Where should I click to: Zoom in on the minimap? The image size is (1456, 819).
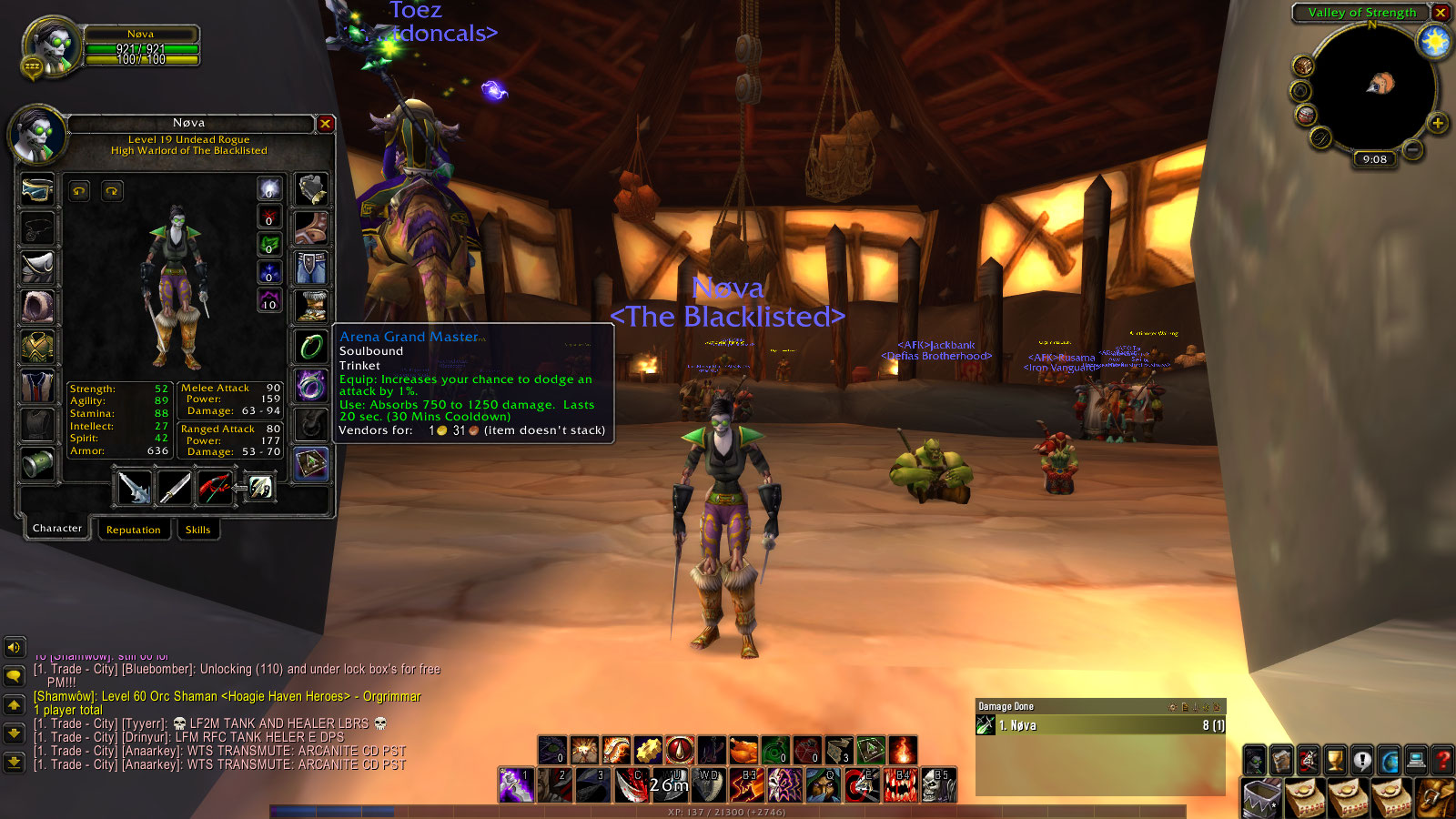tap(1437, 123)
